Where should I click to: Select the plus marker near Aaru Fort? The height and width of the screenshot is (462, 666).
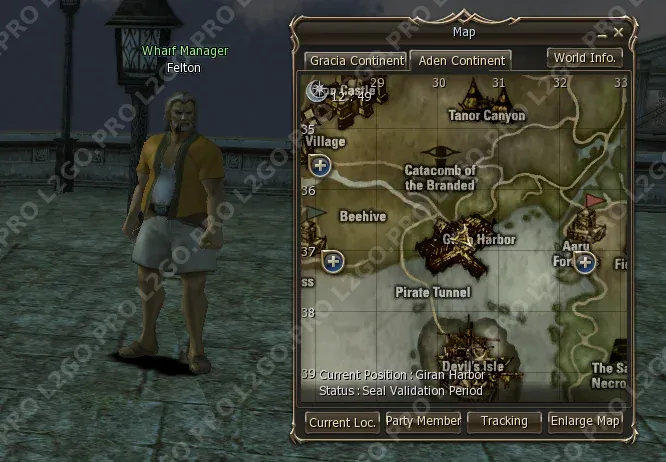585,263
